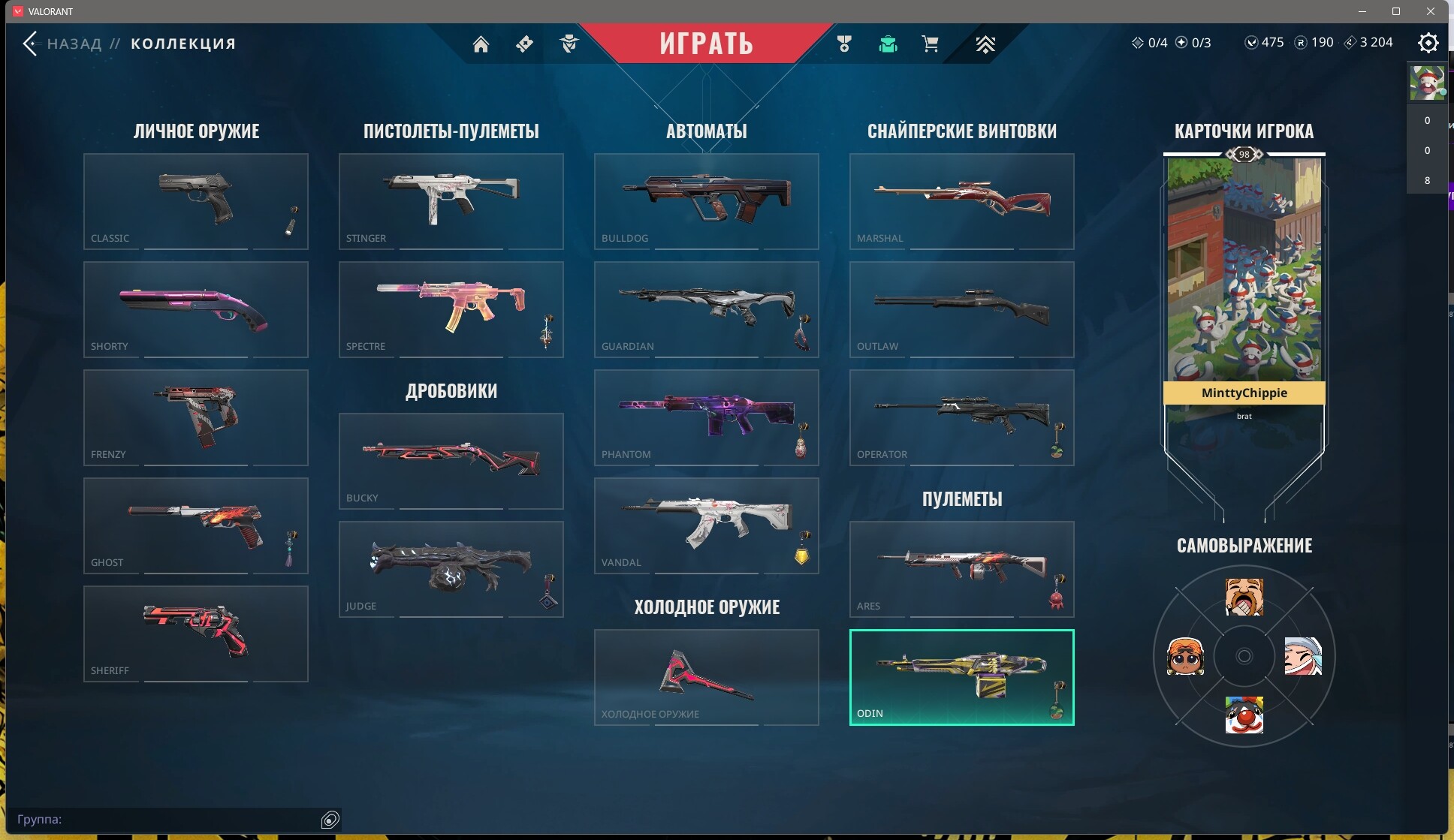The width and height of the screenshot is (1454, 840).
Task: Open the MinttyChippie player card
Action: tap(1244, 285)
